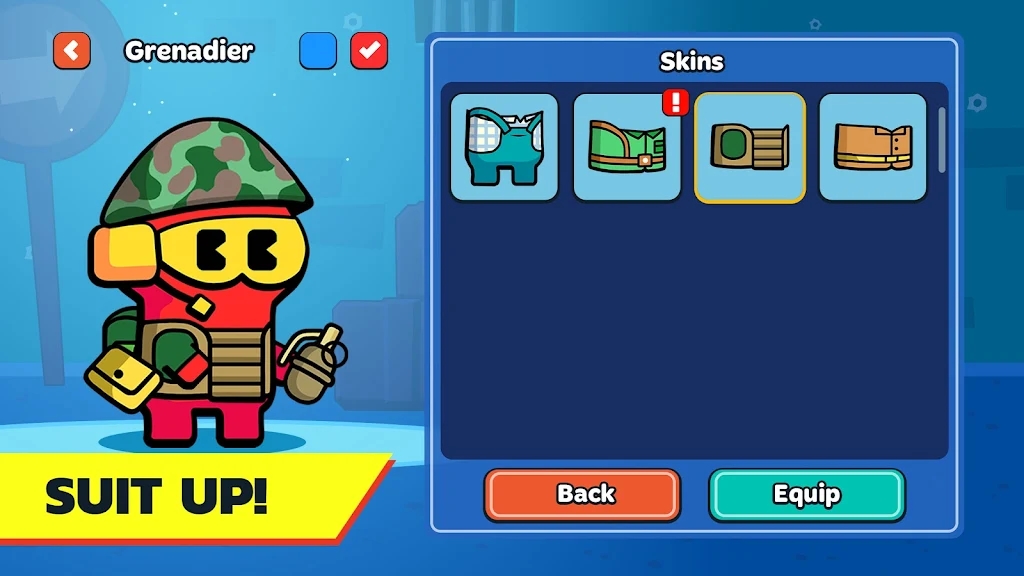
Task: Choose the teal overalls skin
Action: point(504,147)
